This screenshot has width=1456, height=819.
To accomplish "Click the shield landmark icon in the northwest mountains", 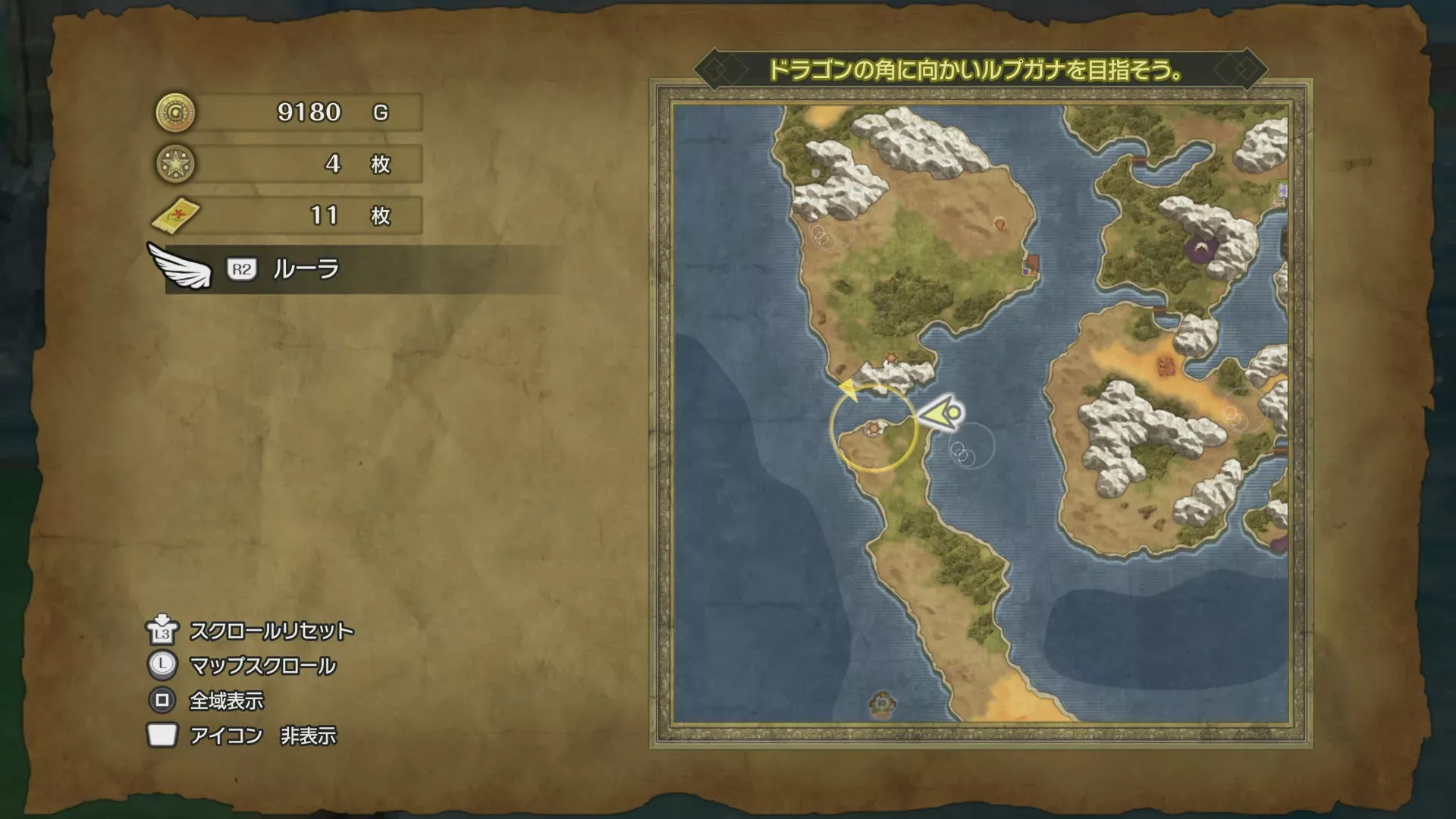I will [x=815, y=173].
